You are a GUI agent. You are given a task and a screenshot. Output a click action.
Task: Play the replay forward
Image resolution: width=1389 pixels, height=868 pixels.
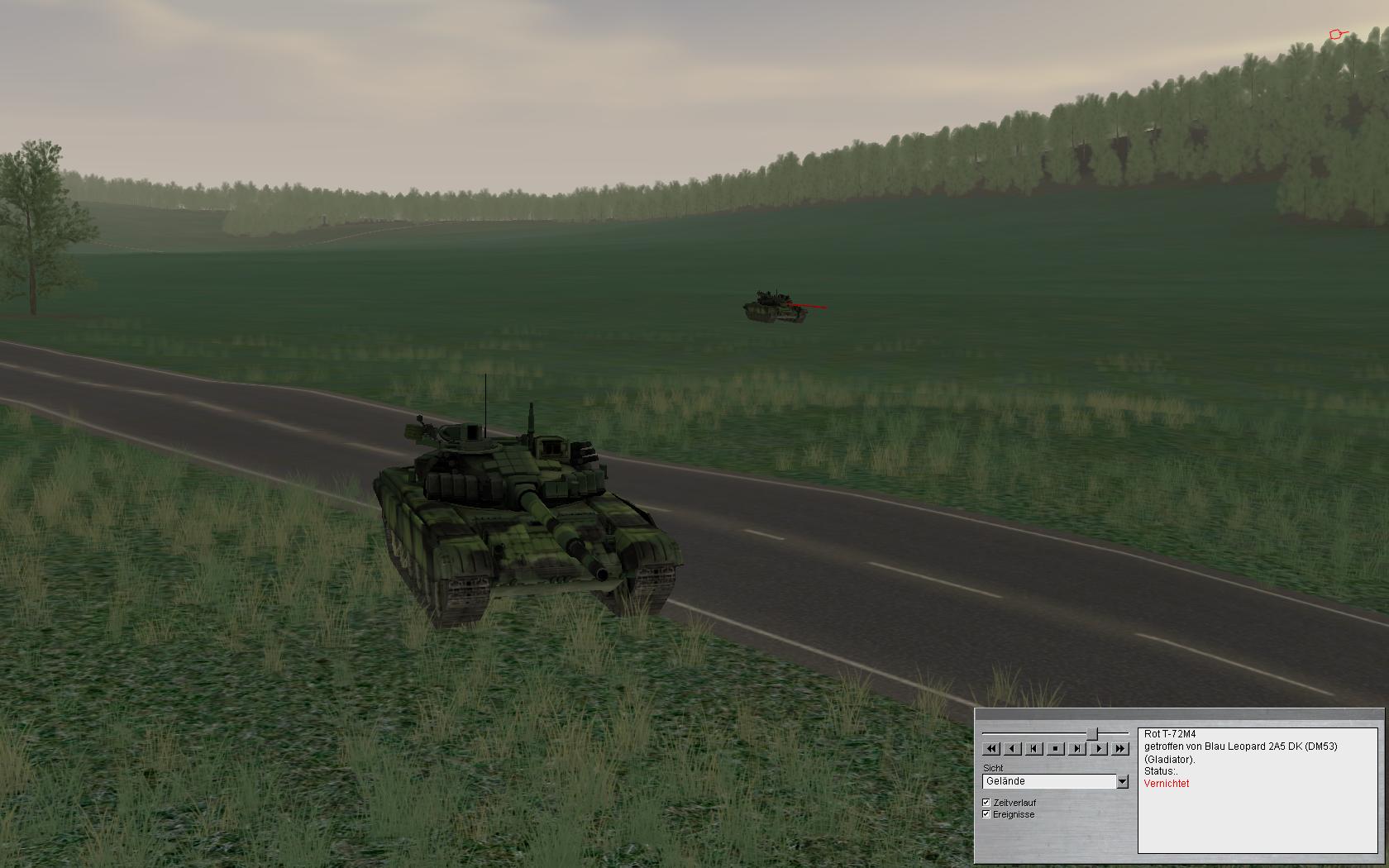tap(1098, 749)
